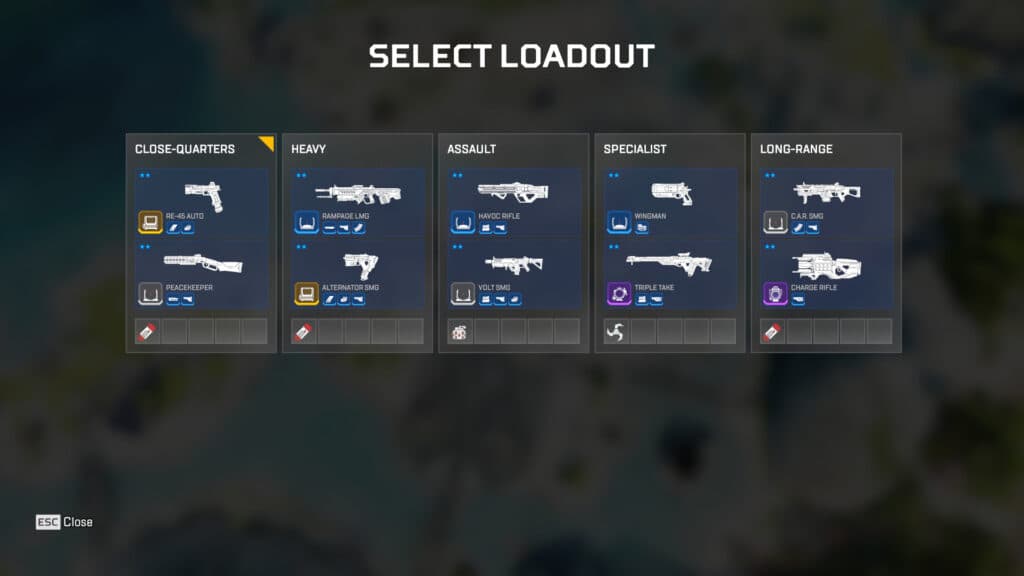Click the Rampage LMG weapon slot
The width and height of the screenshot is (1024, 576).
[357, 203]
